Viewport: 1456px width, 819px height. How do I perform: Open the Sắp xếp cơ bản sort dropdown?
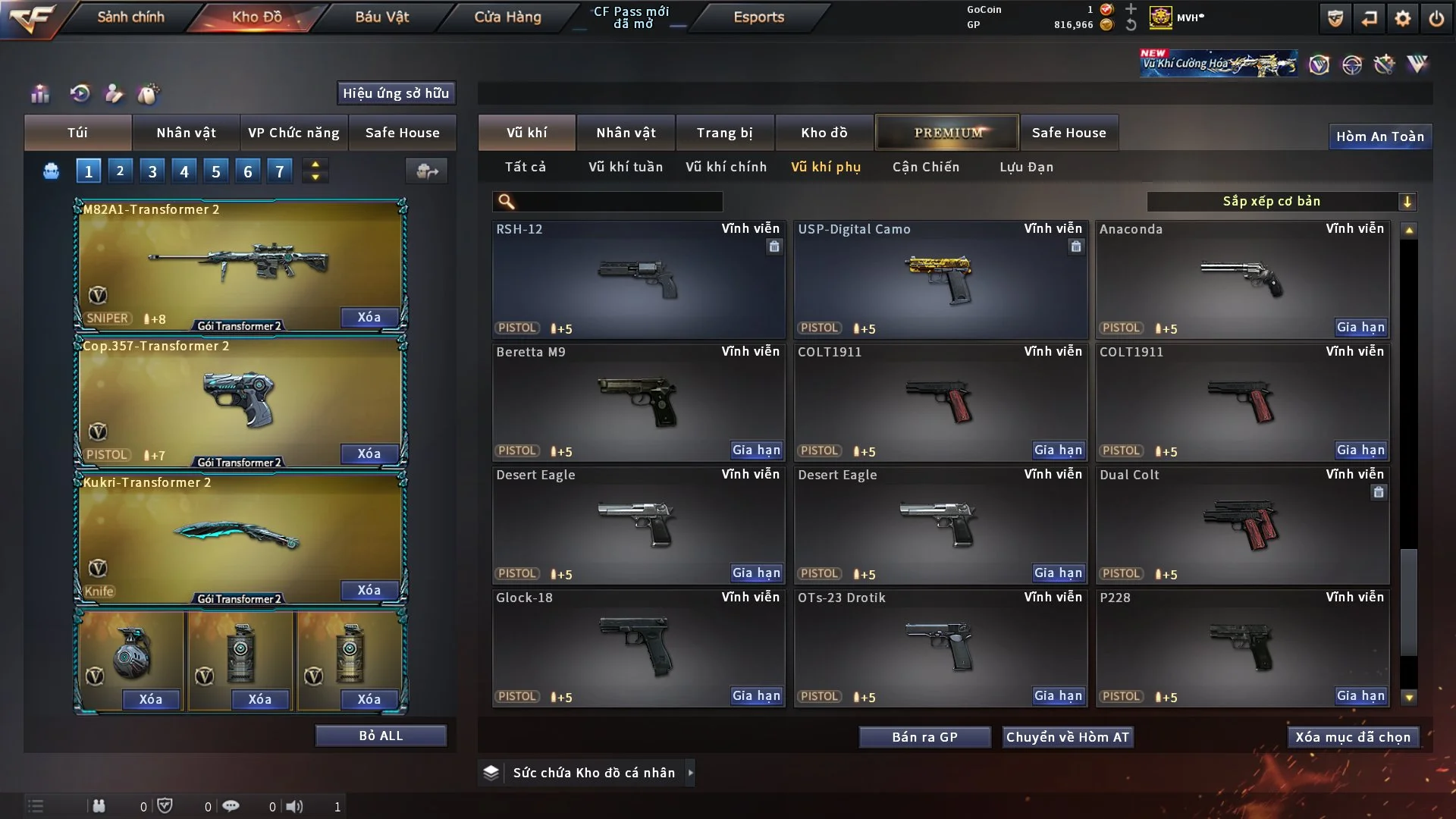1280,201
